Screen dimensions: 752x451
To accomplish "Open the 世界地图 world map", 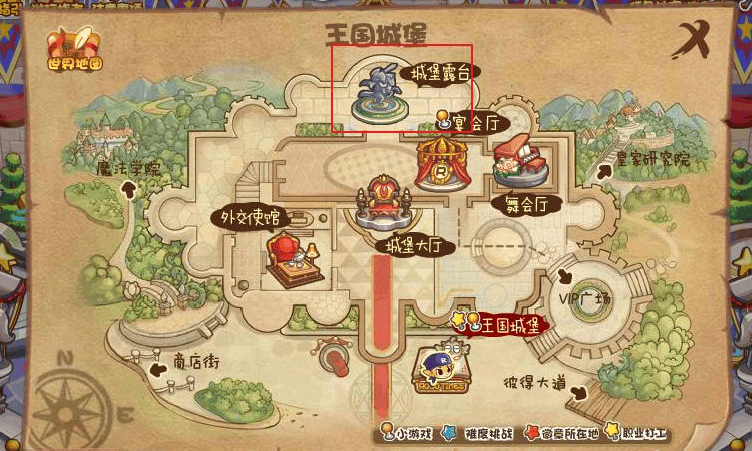I will (75, 48).
